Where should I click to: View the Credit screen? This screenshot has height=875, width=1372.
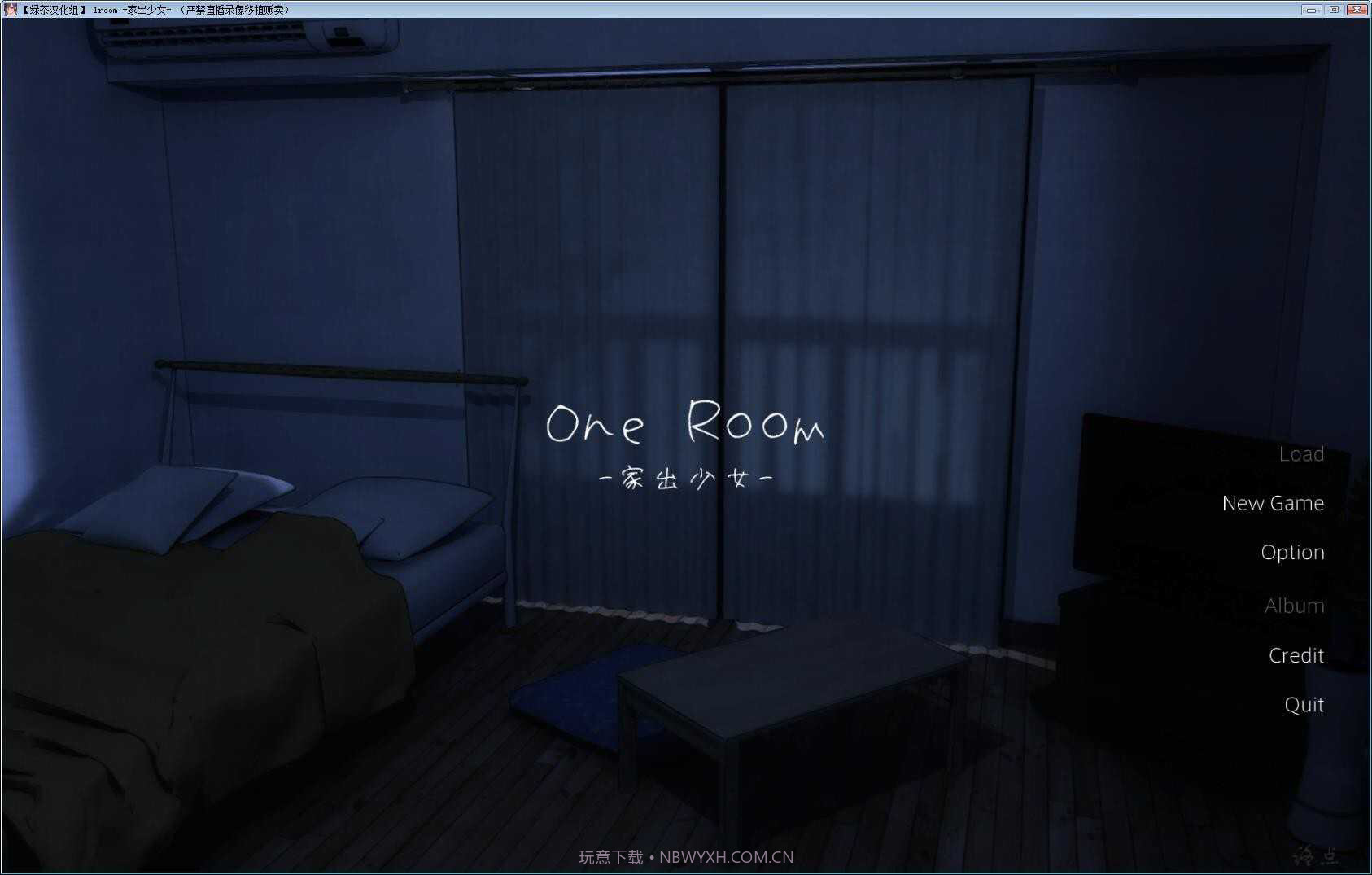click(x=1296, y=655)
